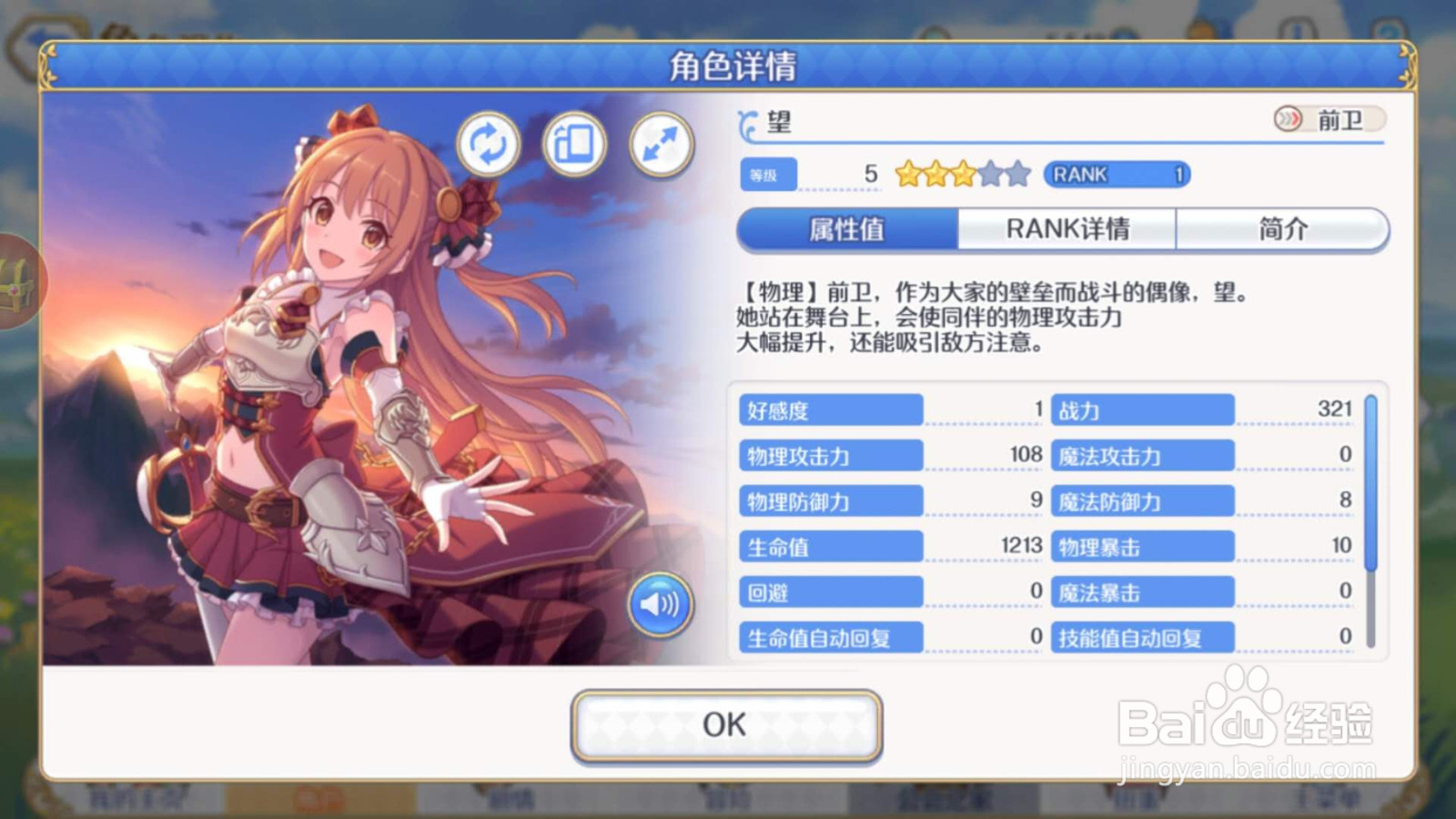1456x819 pixels.
Task: Click the screen-flip icon between the circle buttons
Action: tap(575, 144)
